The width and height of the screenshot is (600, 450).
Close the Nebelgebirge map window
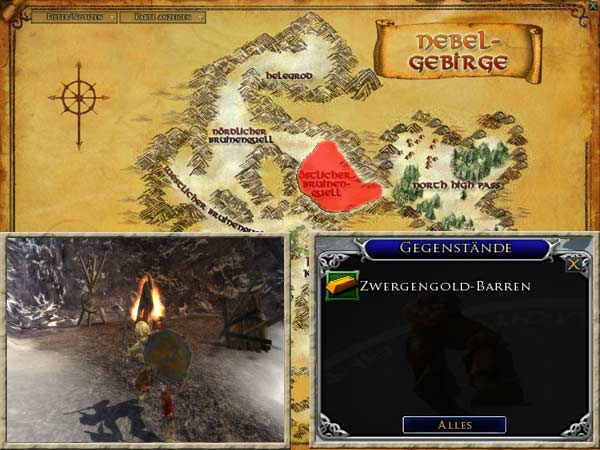591,6
